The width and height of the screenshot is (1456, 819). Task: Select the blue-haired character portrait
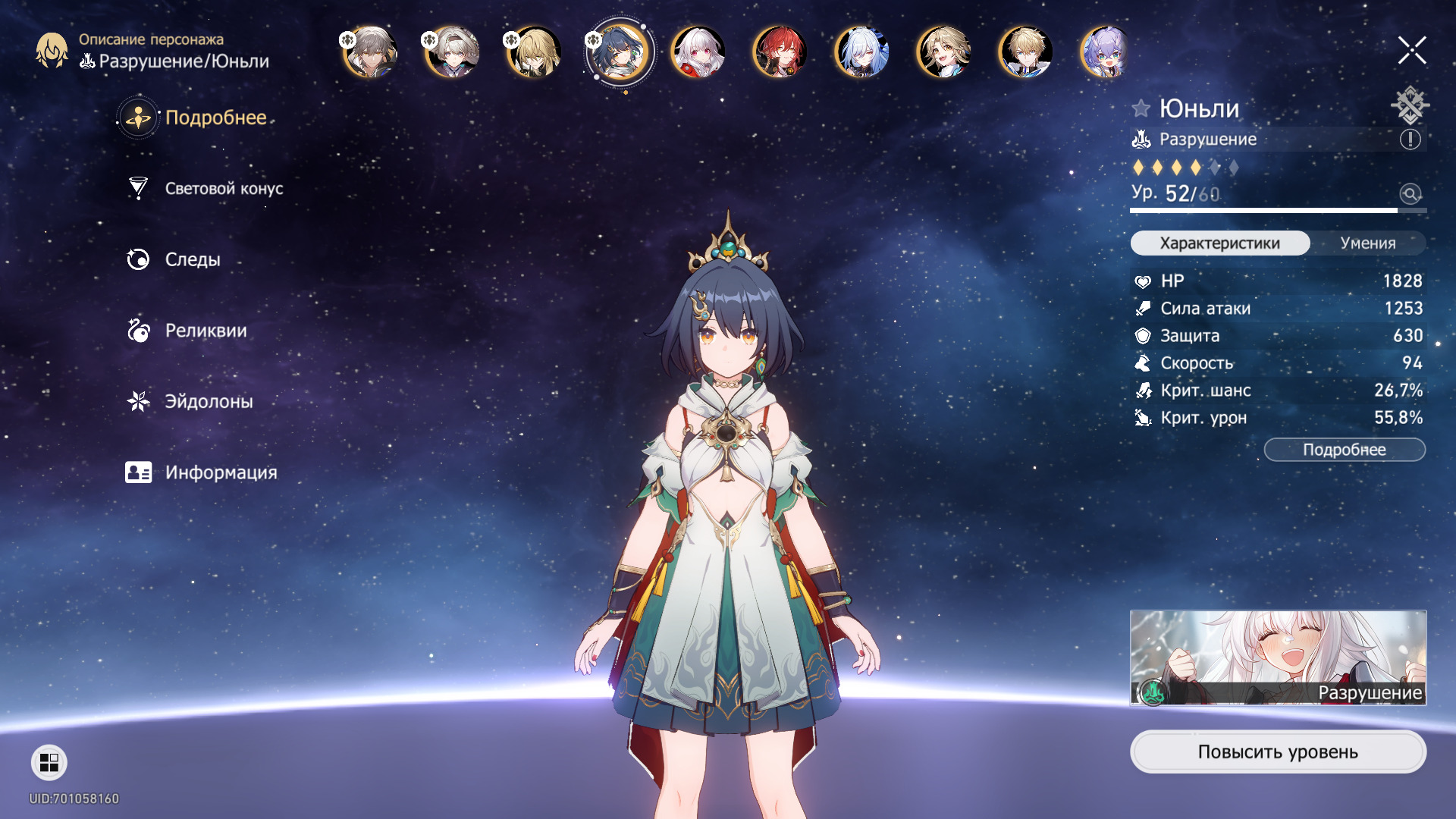861,52
